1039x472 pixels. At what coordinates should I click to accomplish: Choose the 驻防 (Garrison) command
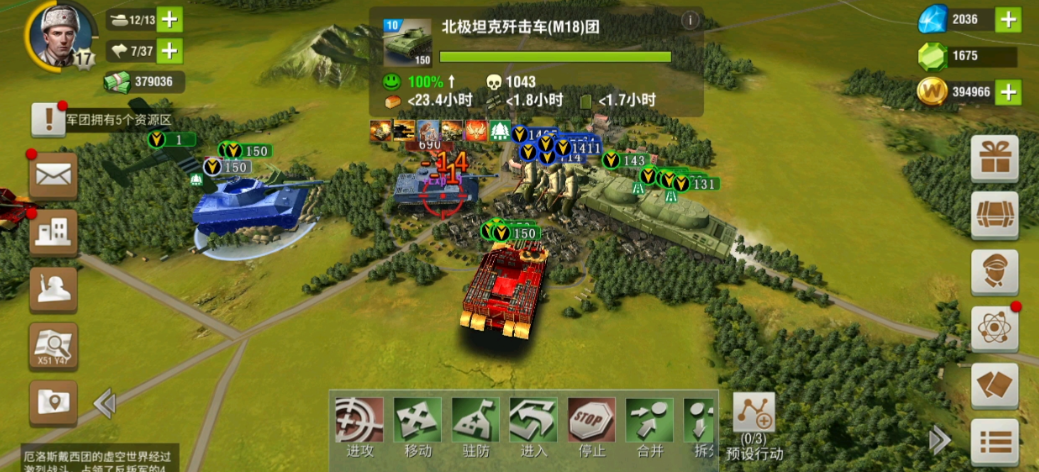[x=475, y=424]
